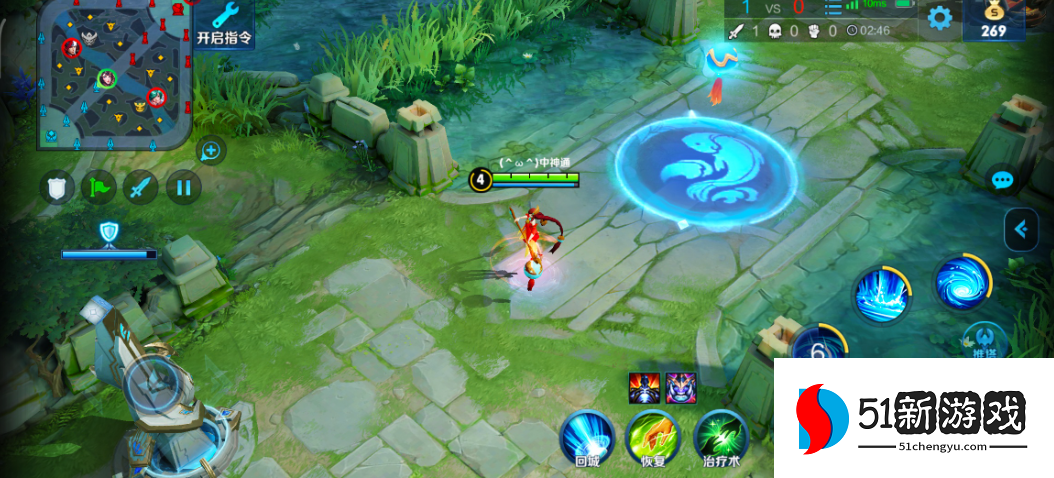This screenshot has height=478, width=1054.
Task: Open the chat speech bubble
Action: [x=1002, y=181]
